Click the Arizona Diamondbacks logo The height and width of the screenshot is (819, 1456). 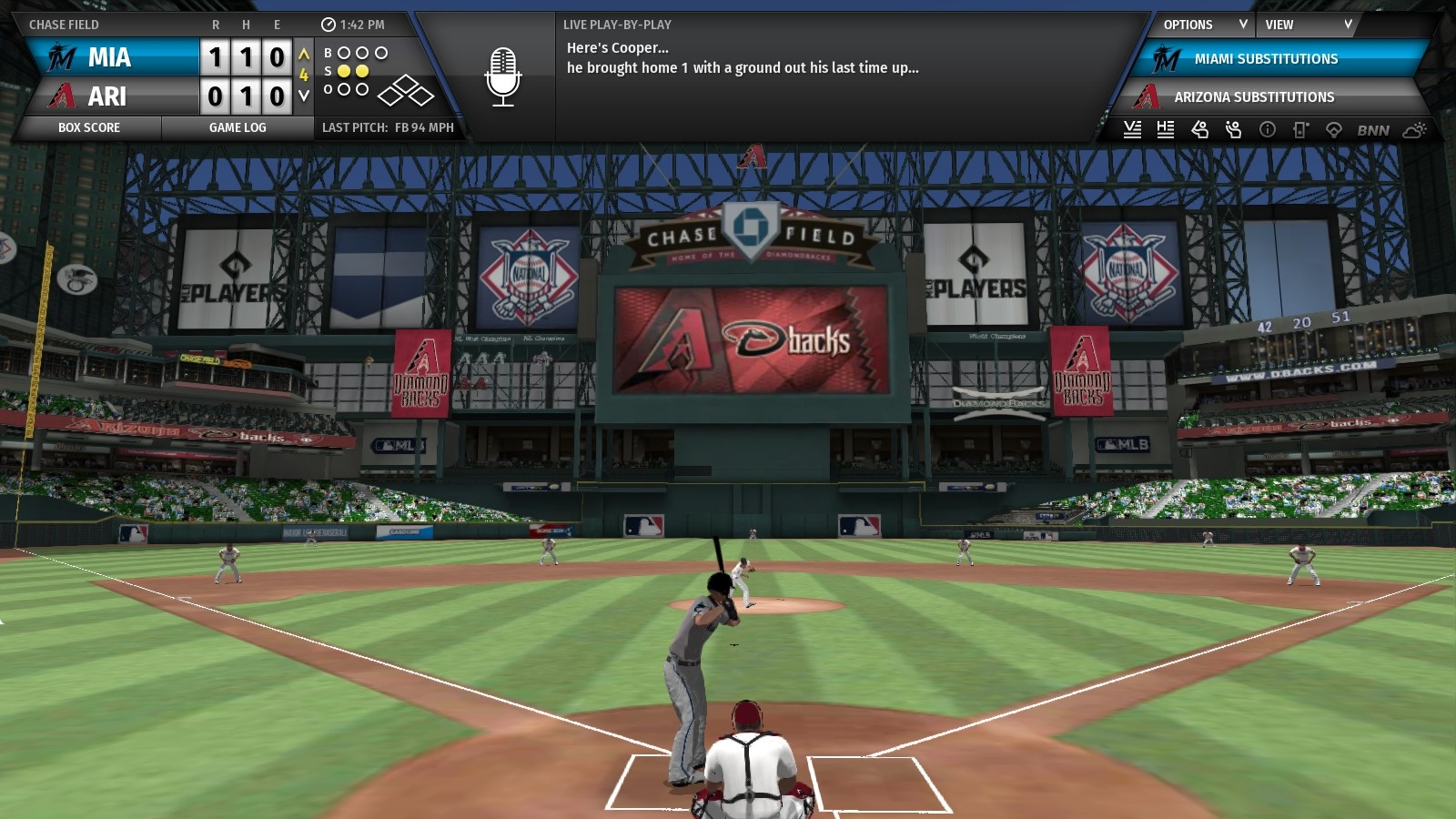tap(59, 96)
